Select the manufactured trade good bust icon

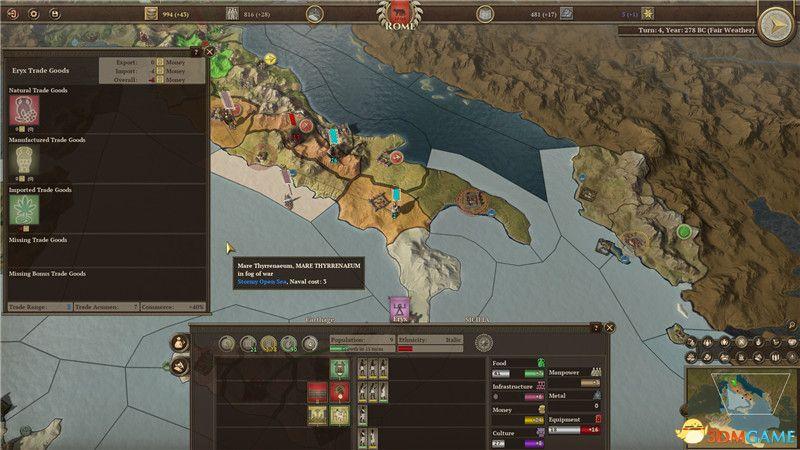(23, 160)
